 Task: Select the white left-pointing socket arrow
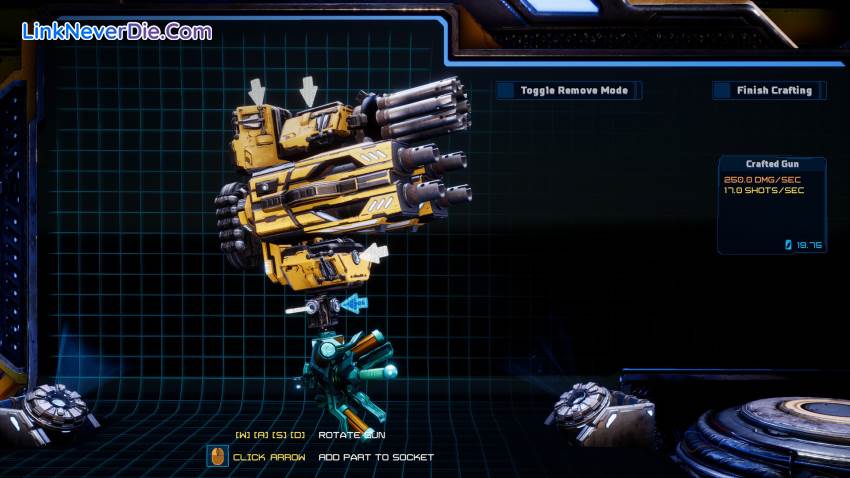pyautogui.click(x=373, y=253)
